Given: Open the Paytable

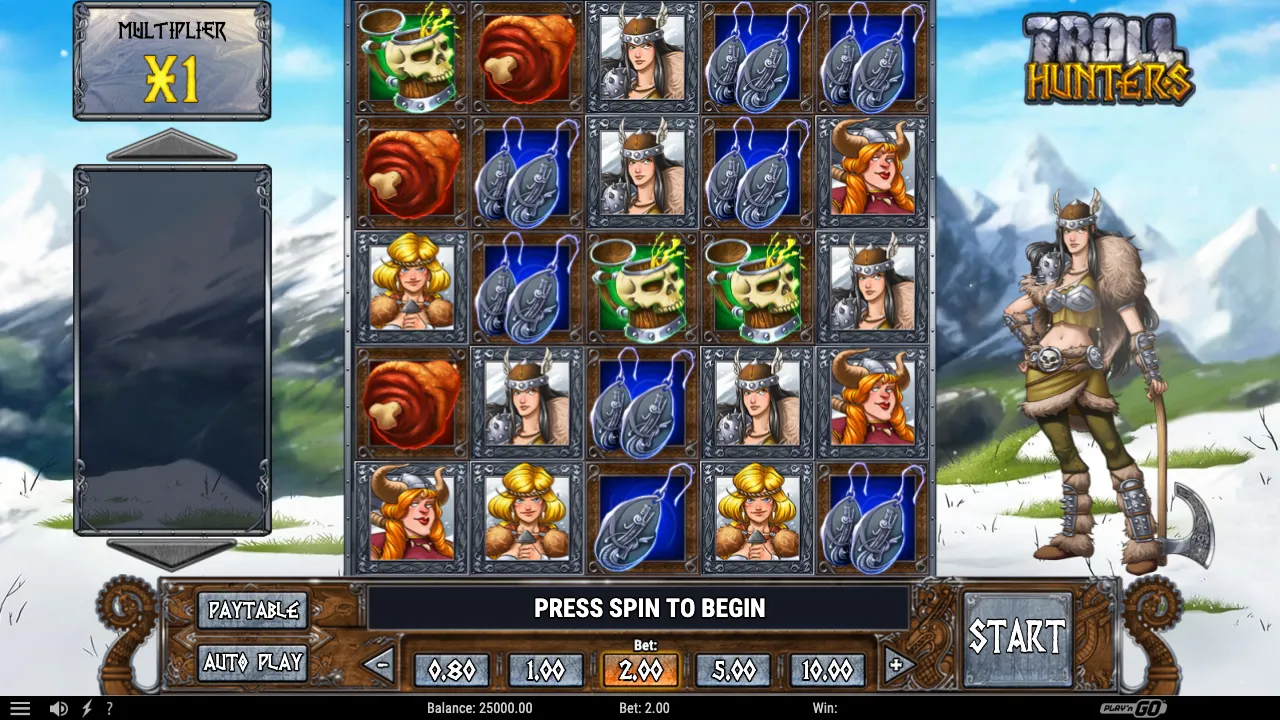Looking at the screenshot, I should (x=252, y=609).
